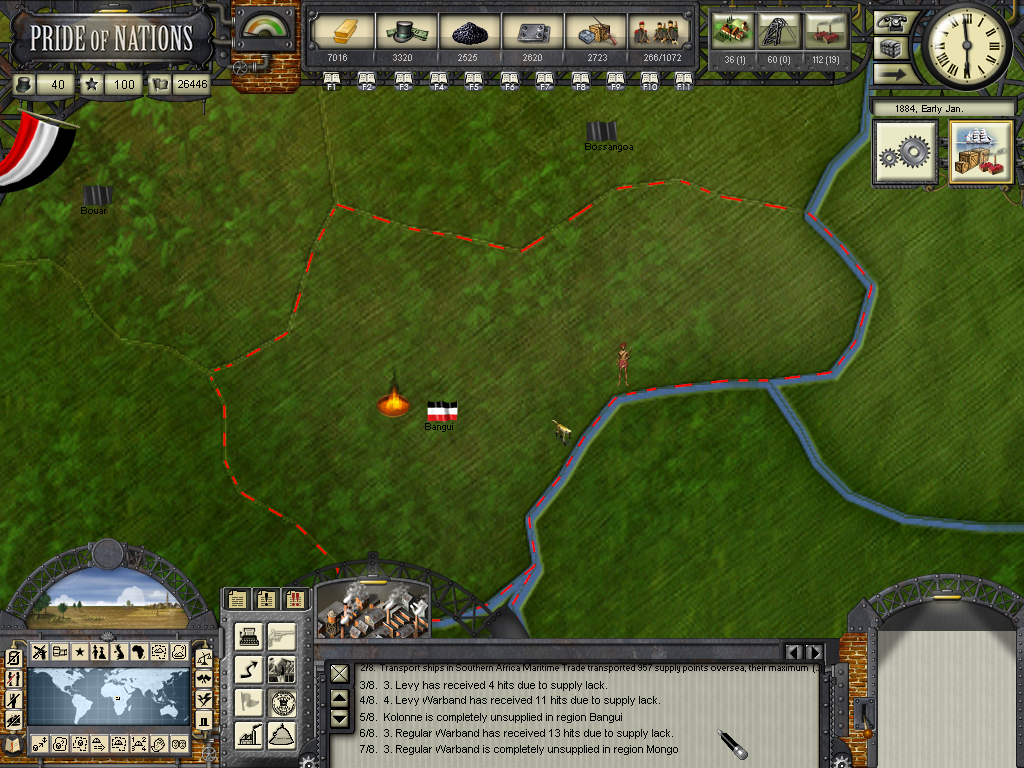
Task: Open the factory building button
Action: pos(250,735)
